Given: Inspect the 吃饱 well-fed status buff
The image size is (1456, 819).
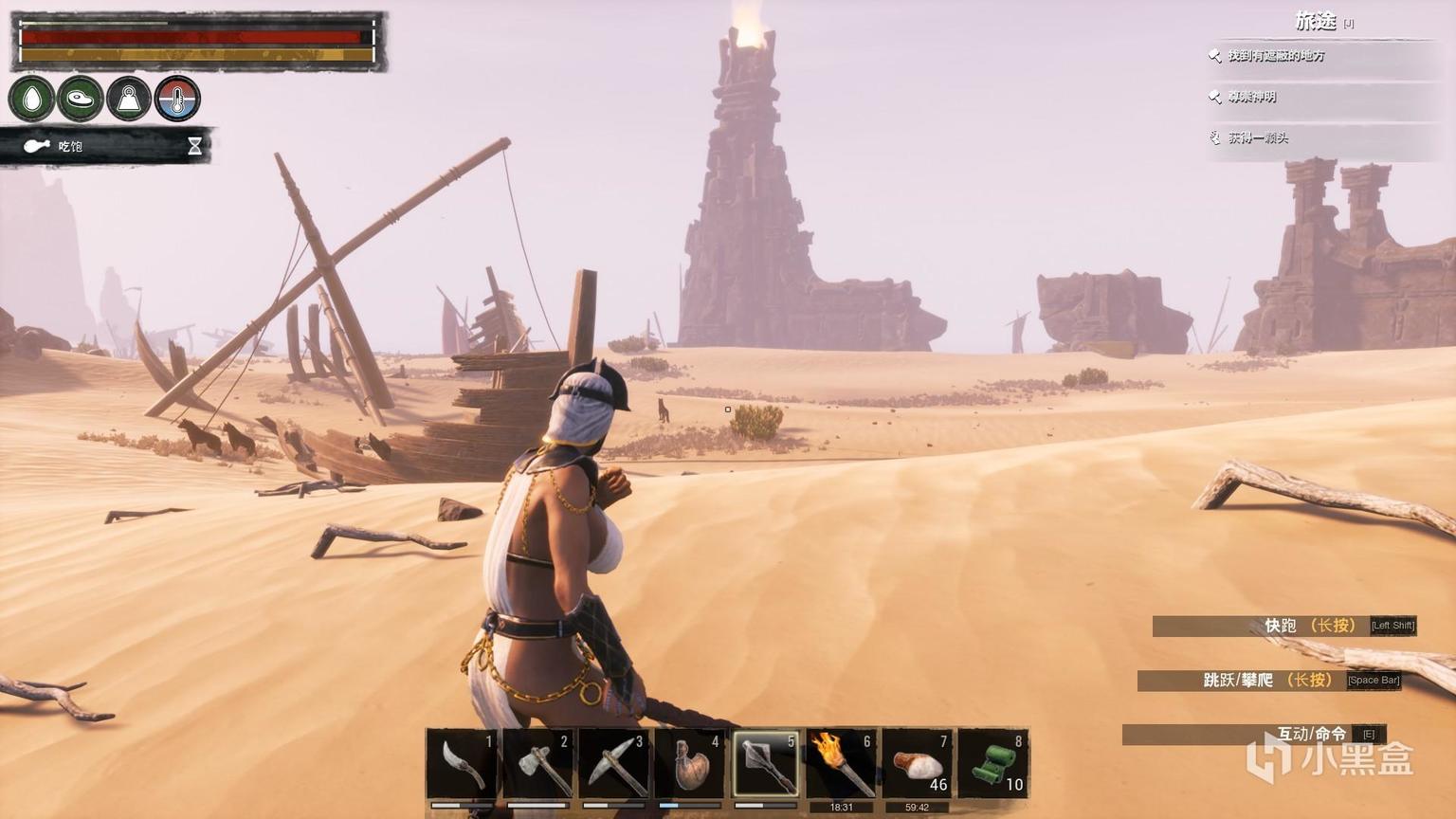Looking at the screenshot, I should 70,146.
